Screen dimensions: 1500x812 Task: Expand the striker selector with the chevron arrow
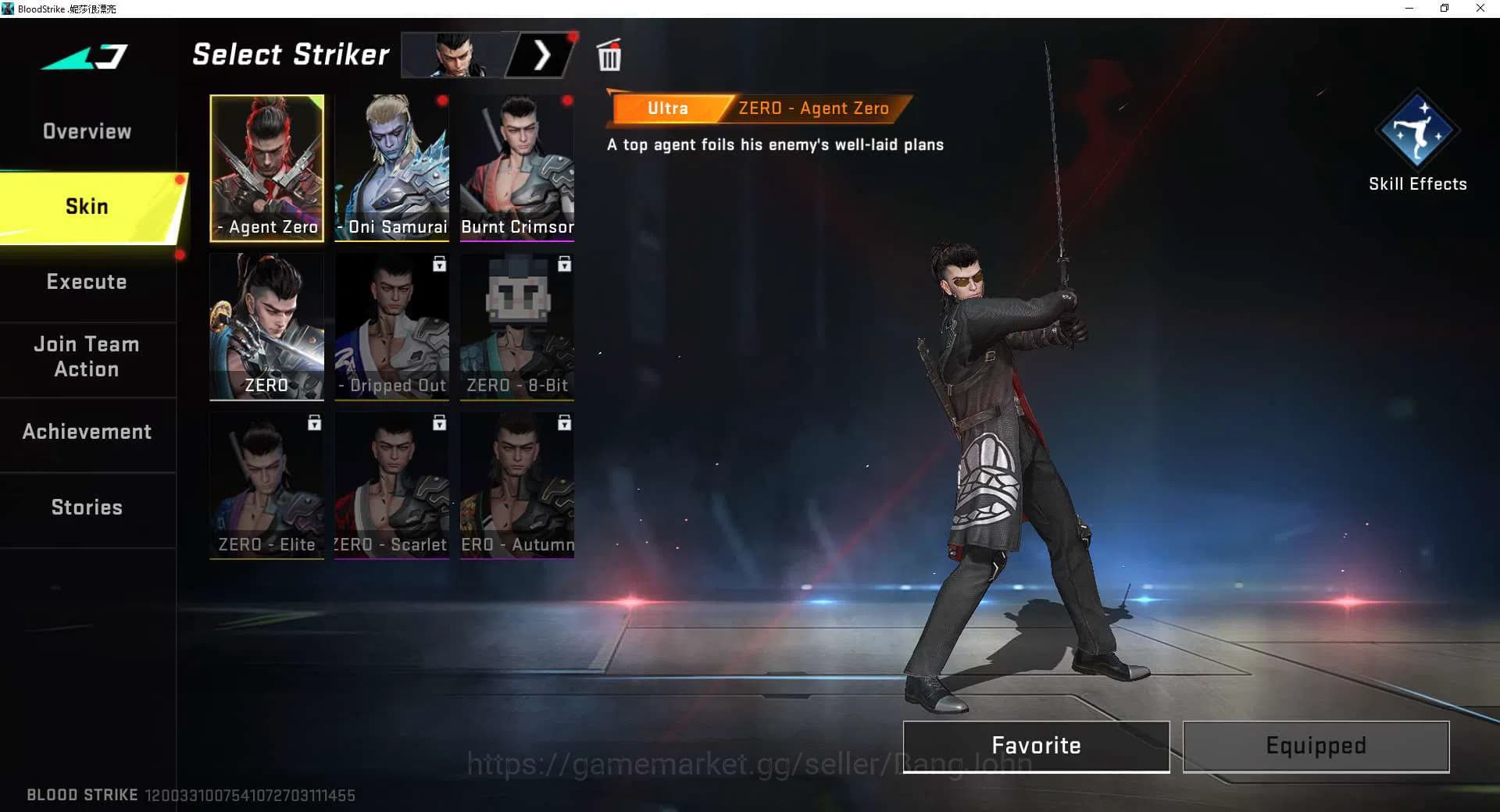(x=544, y=55)
